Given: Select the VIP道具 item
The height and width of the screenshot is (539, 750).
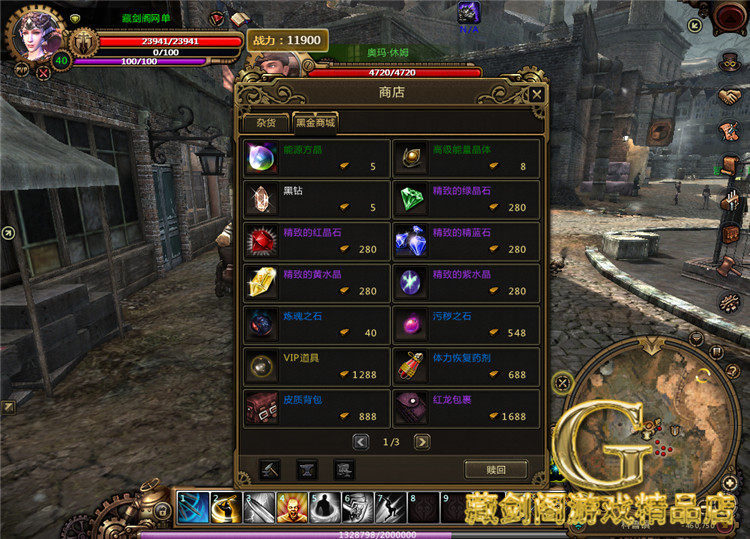Looking at the screenshot, I should [x=317, y=366].
